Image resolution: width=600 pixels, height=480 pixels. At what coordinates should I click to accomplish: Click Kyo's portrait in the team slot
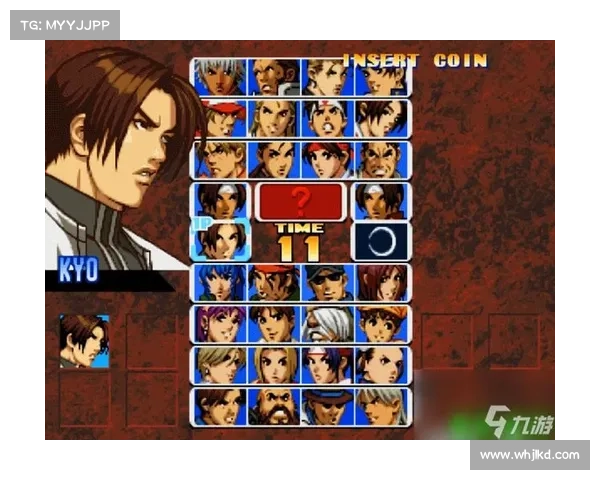[84, 341]
